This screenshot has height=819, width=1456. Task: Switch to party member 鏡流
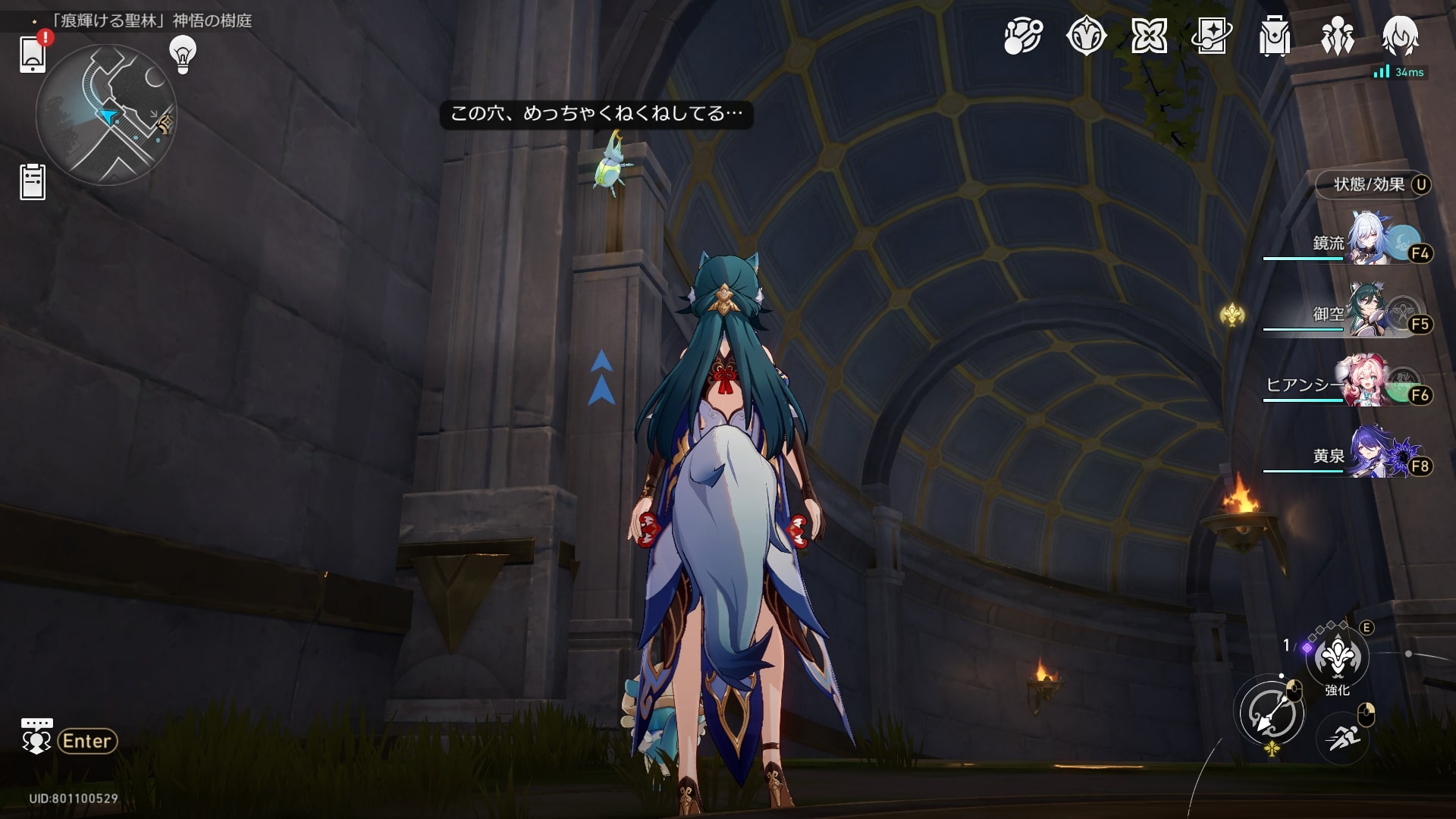[1371, 243]
